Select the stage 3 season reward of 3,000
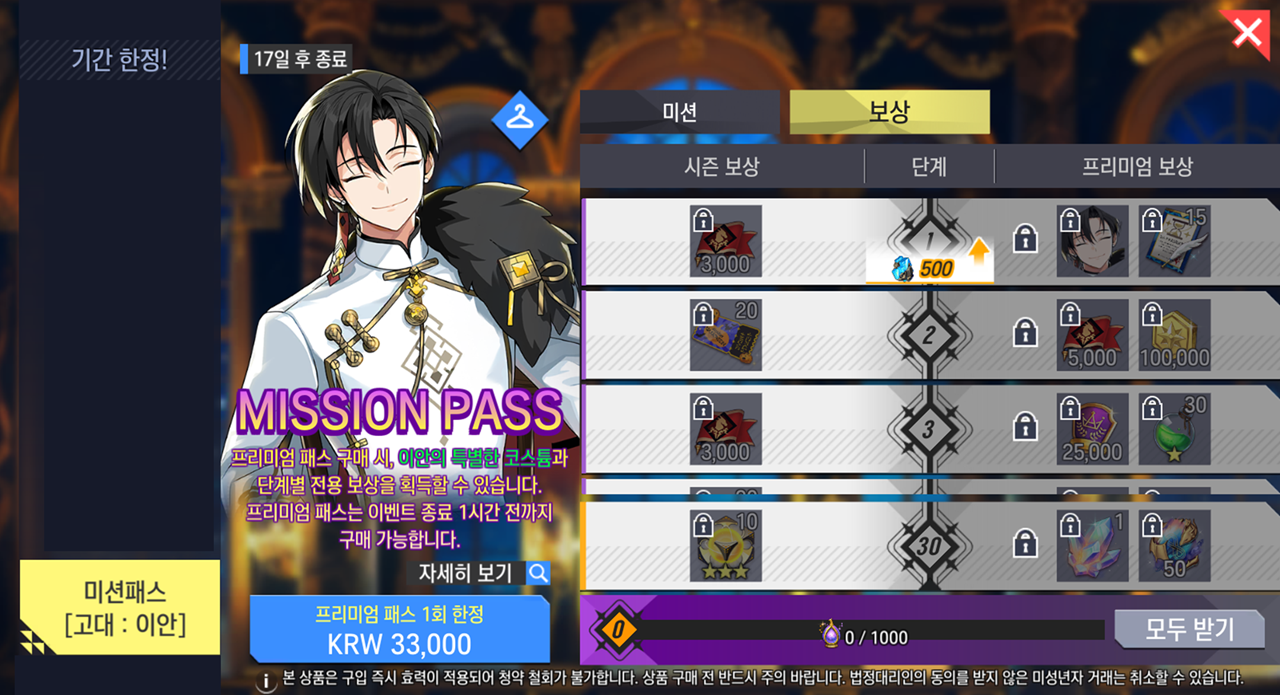Image resolution: width=1280 pixels, height=695 pixels. [726, 429]
